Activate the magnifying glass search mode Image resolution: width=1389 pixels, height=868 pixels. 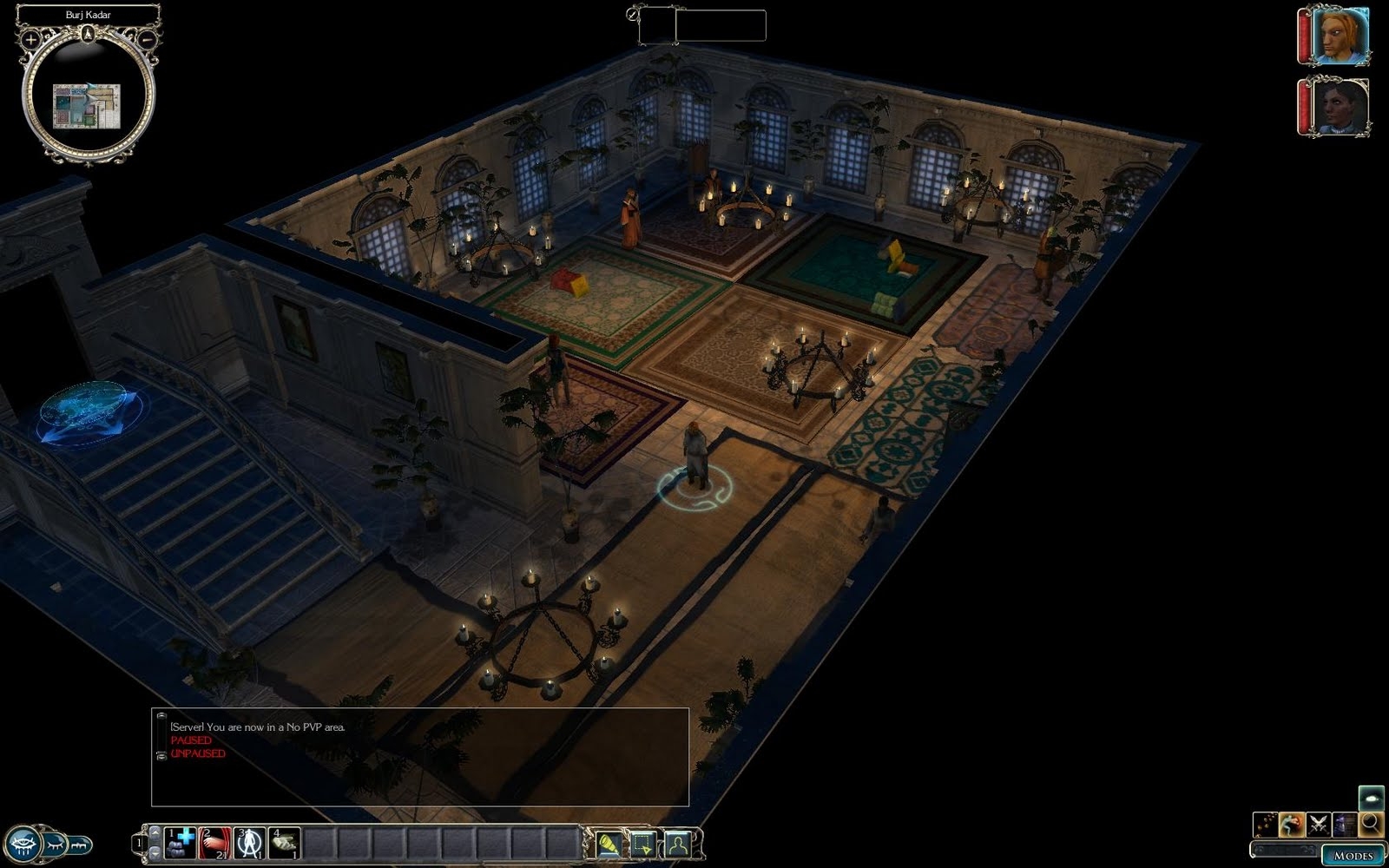point(1371,823)
